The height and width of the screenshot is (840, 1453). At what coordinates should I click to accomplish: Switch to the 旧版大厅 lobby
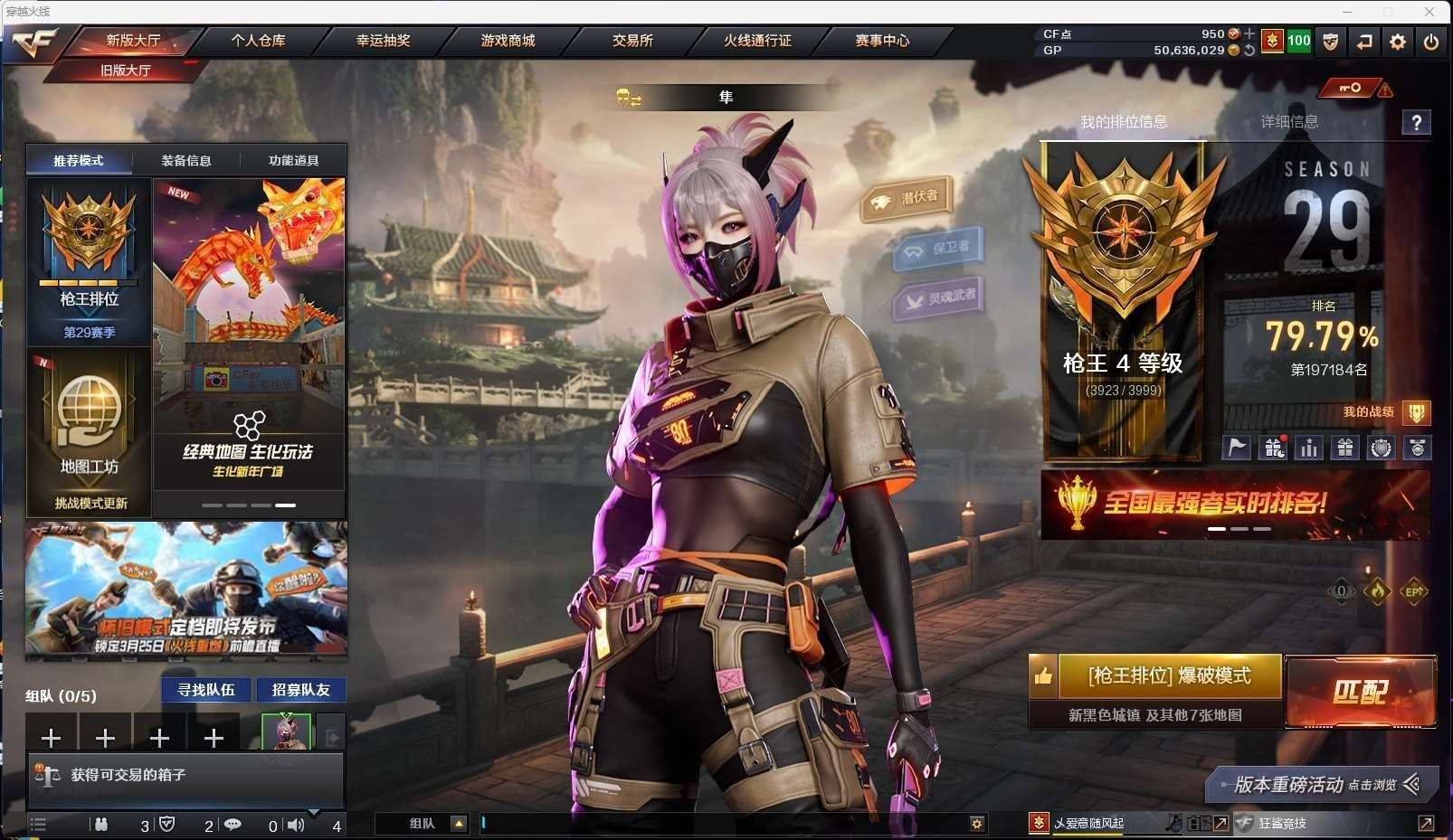tap(126, 71)
